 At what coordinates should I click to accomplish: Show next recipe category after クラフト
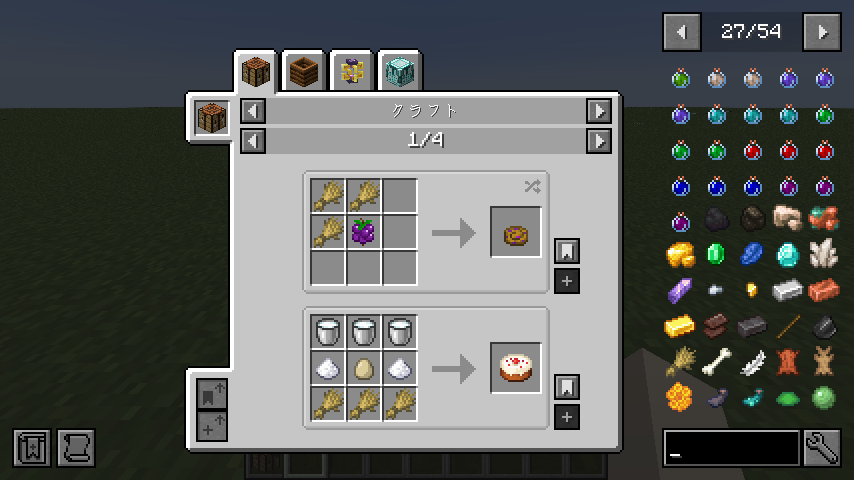tap(599, 111)
